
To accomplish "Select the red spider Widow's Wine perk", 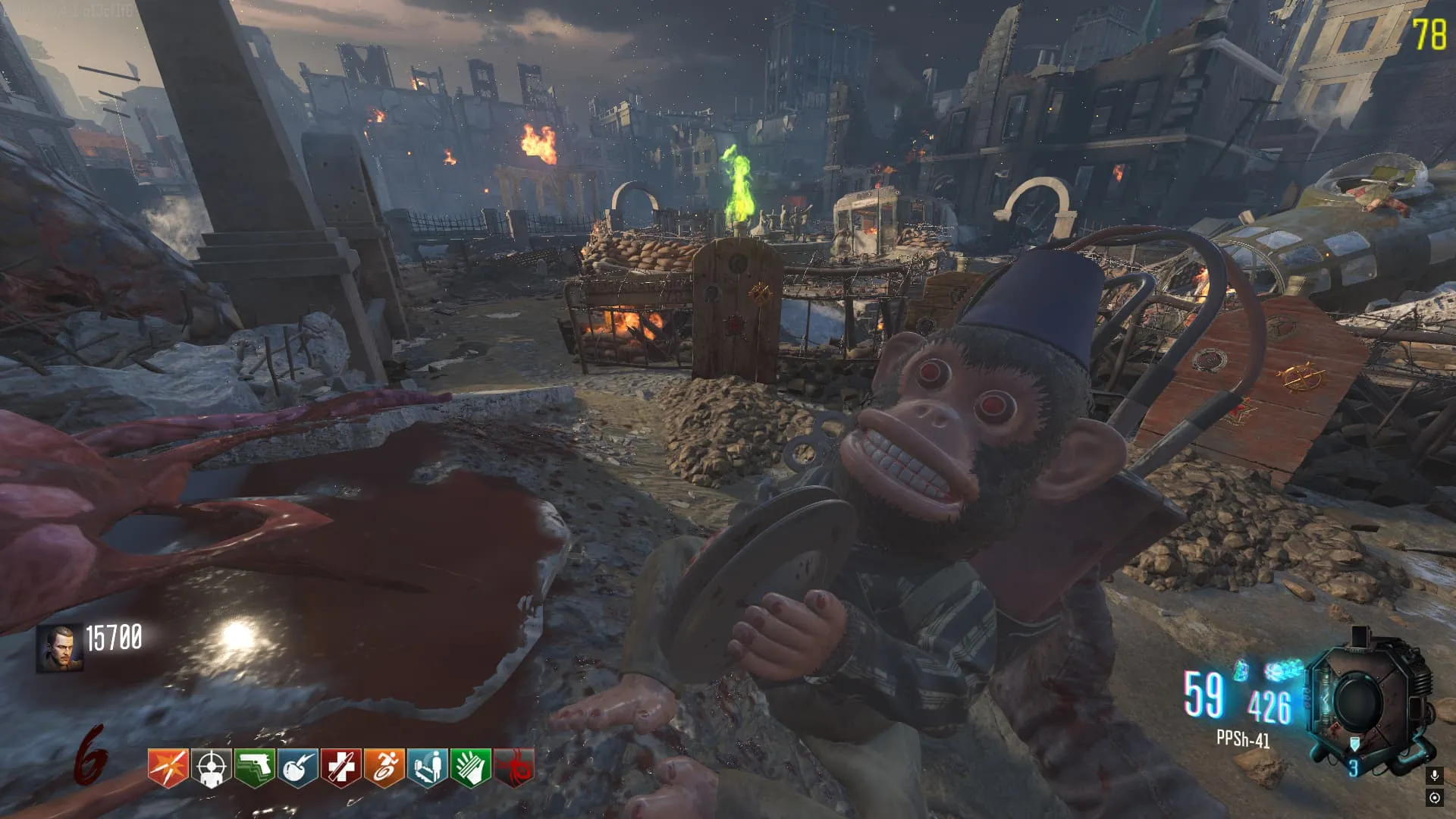I will (514, 768).
